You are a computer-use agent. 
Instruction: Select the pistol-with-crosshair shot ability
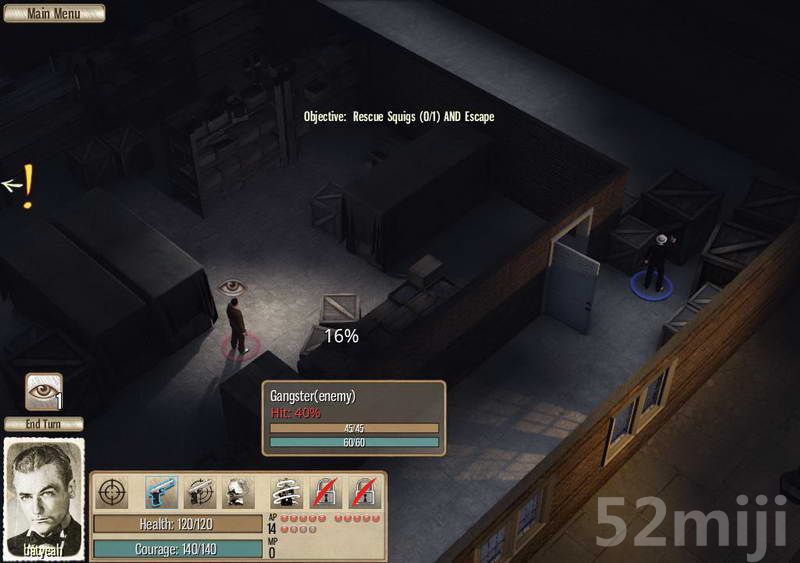click(199, 492)
